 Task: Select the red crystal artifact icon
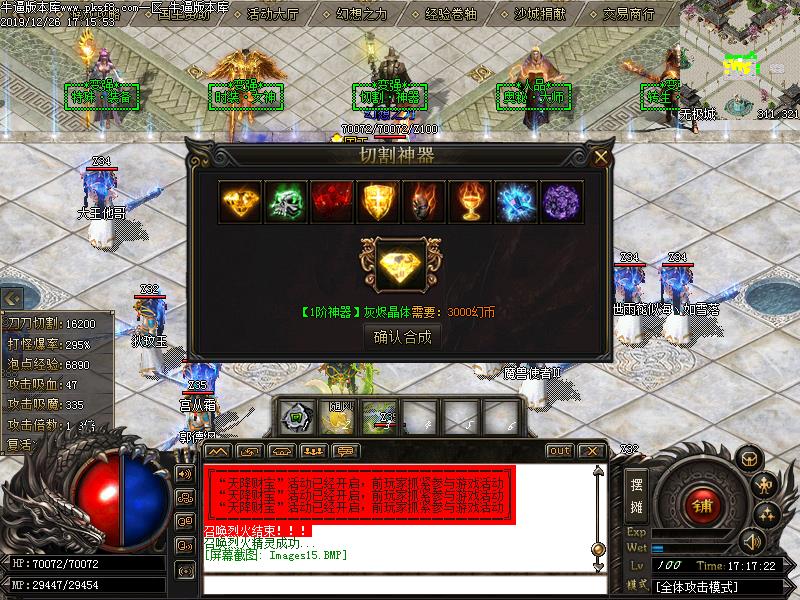click(x=332, y=203)
